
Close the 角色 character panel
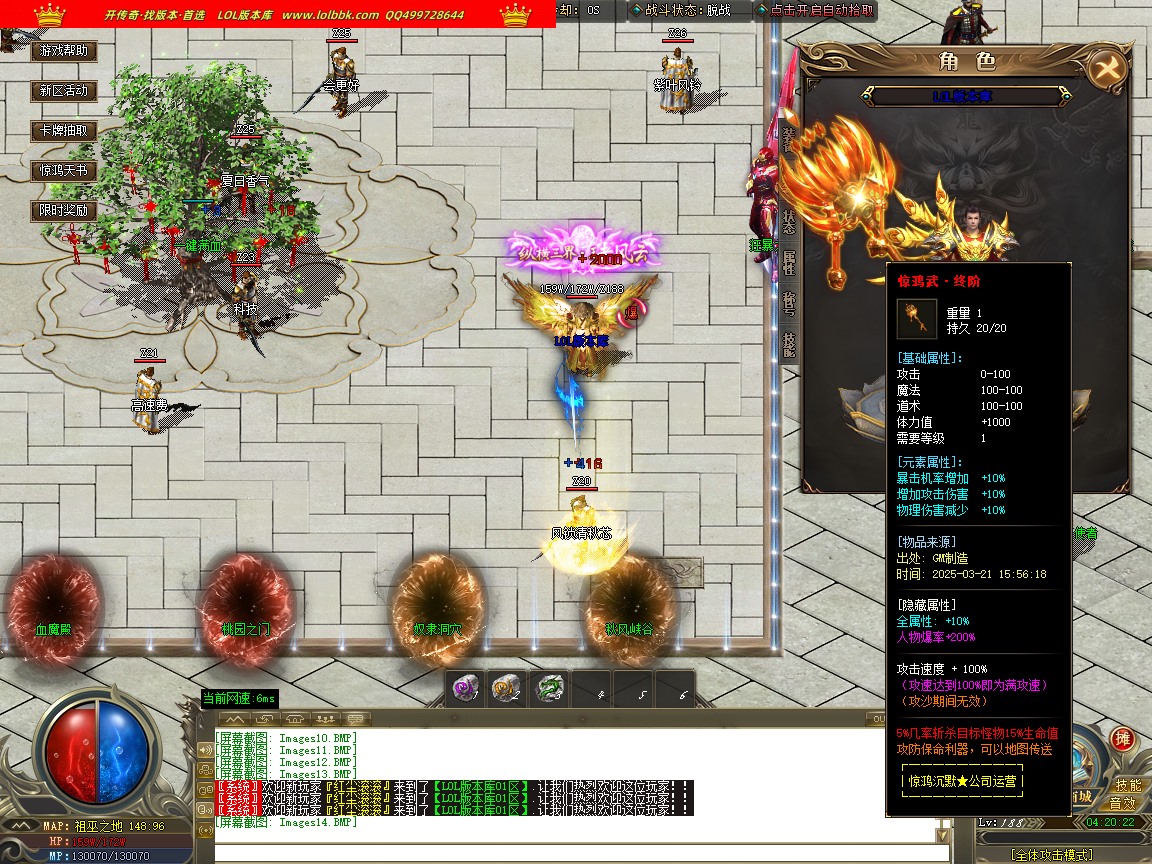point(1107,68)
